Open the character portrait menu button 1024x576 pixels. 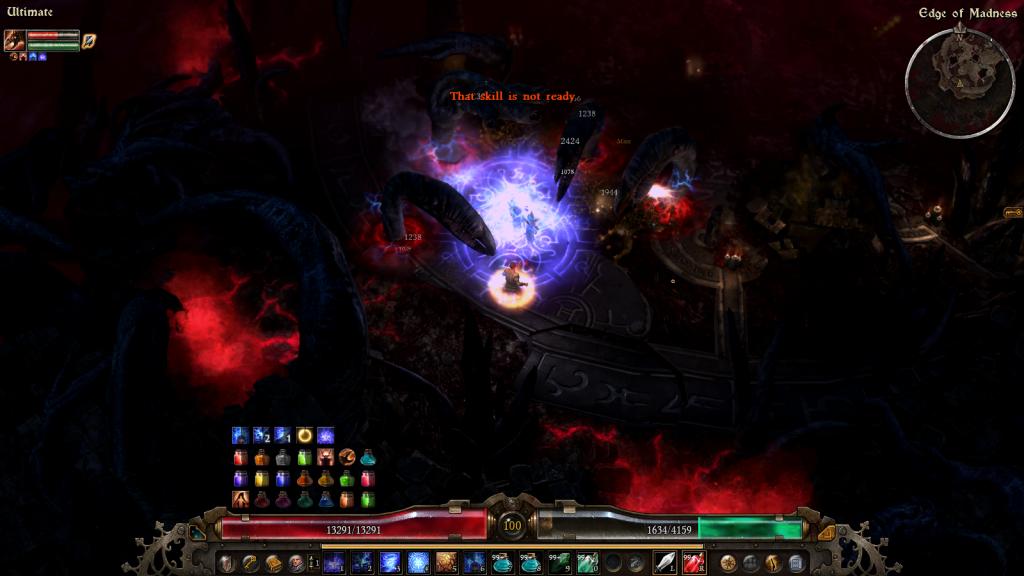point(296,563)
